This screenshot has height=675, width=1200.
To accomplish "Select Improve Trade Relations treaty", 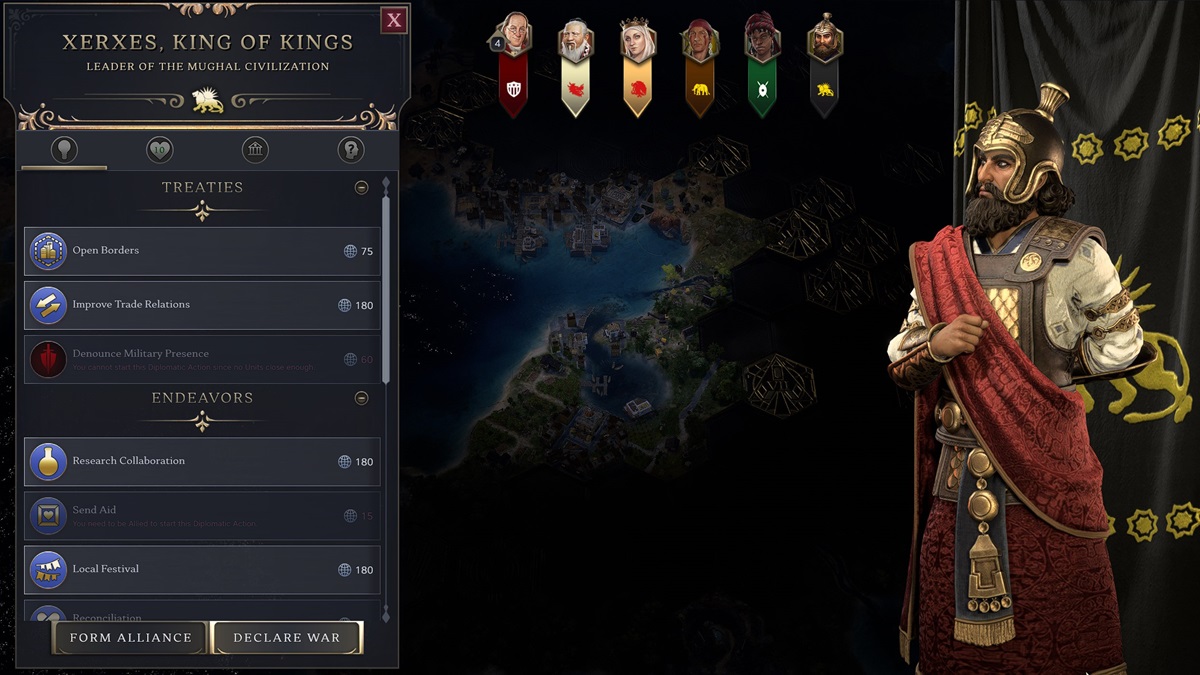I will (202, 305).
